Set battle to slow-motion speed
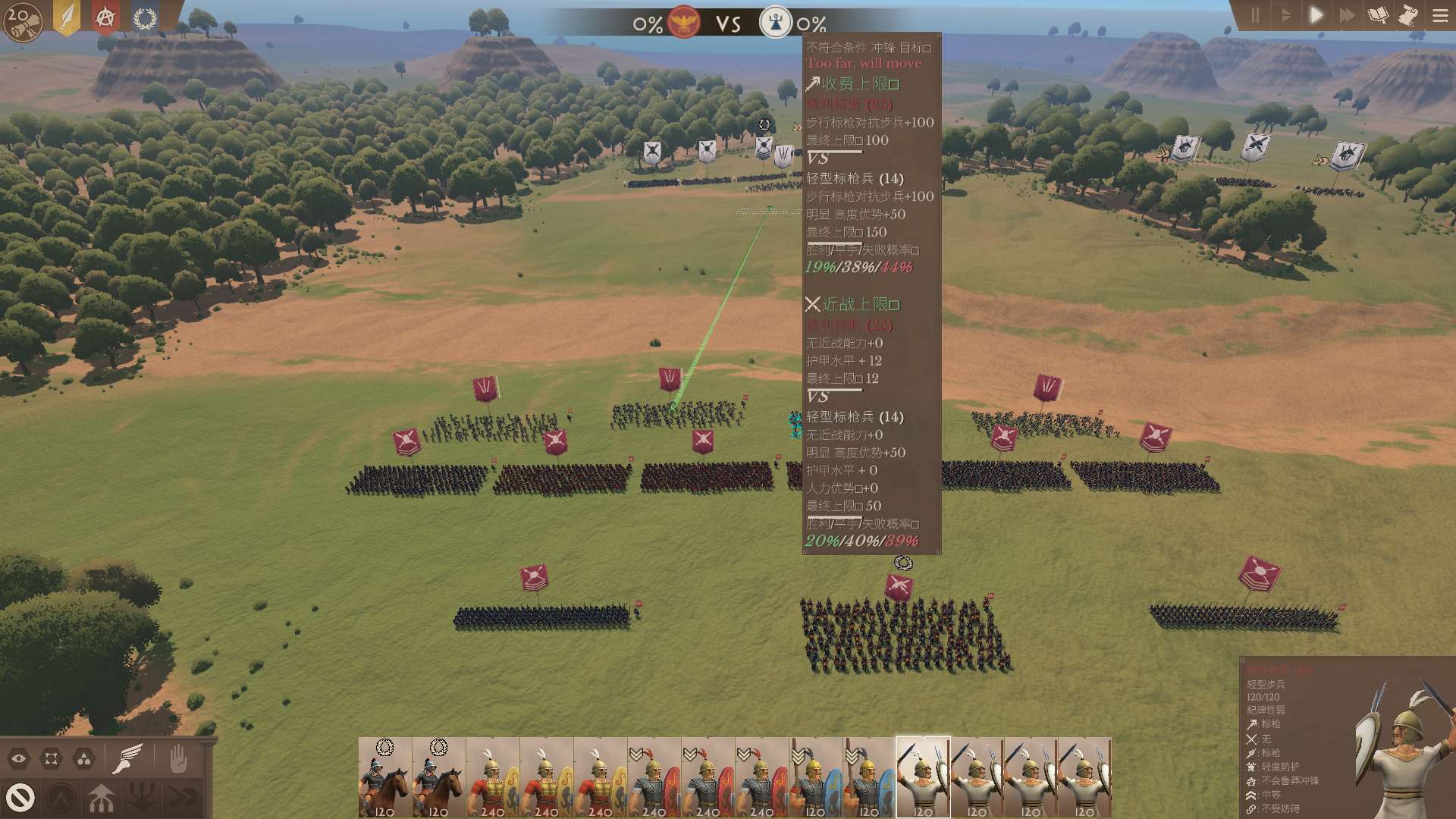Screen dimensions: 1456x819 [x=1285, y=15]
